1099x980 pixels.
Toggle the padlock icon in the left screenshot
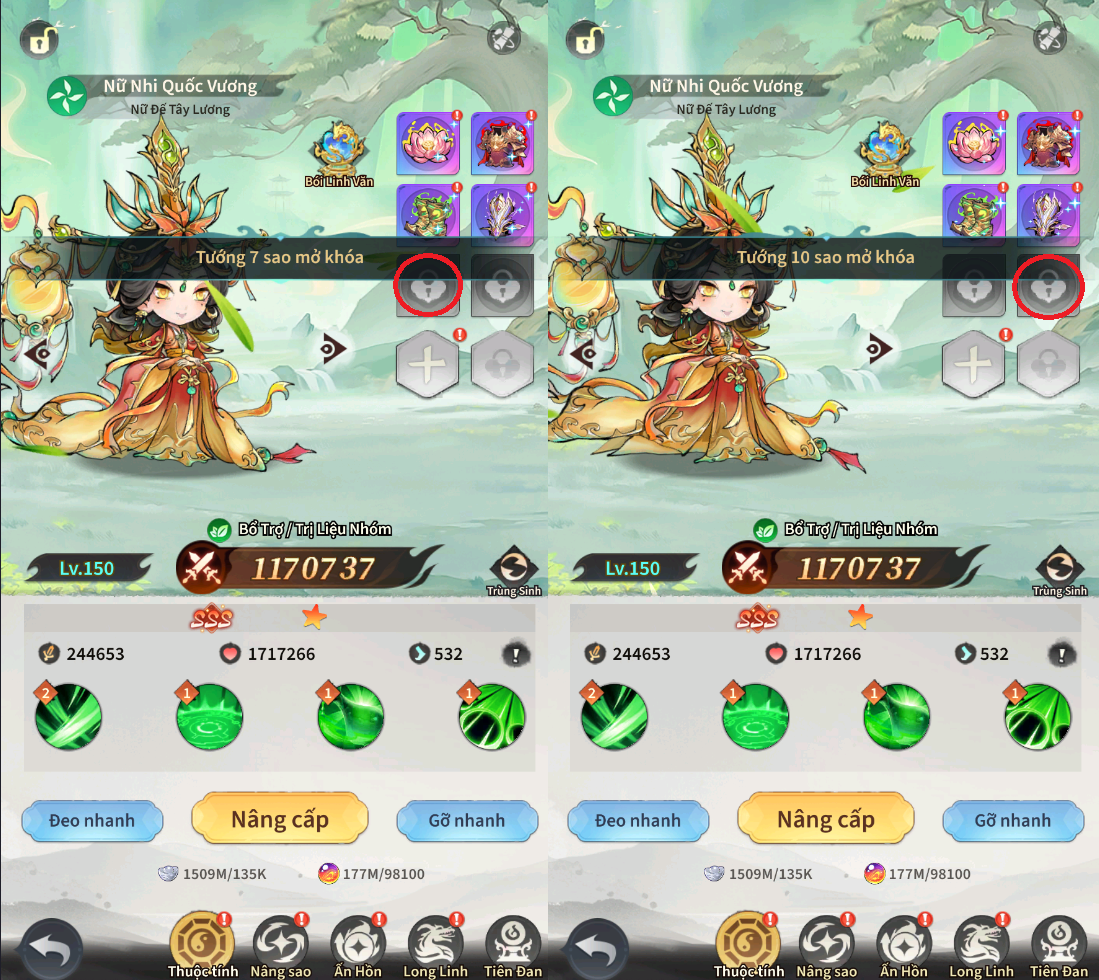(x=39, y=40)
